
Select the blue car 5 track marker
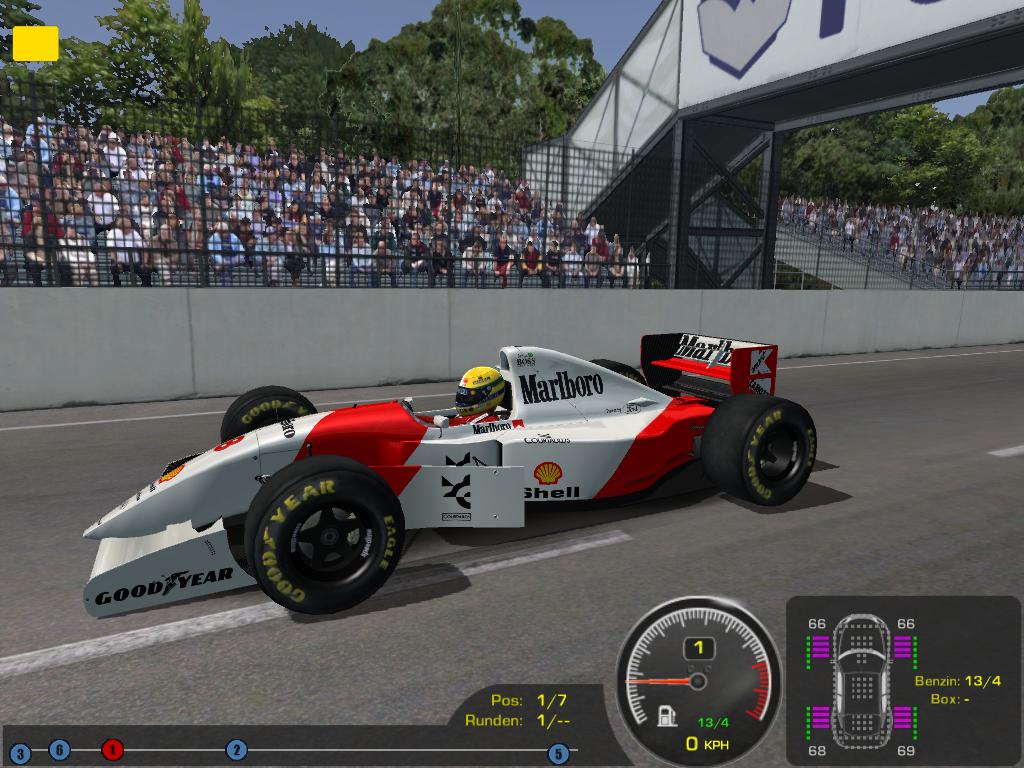pyautogui.click(x=558, y=754)
